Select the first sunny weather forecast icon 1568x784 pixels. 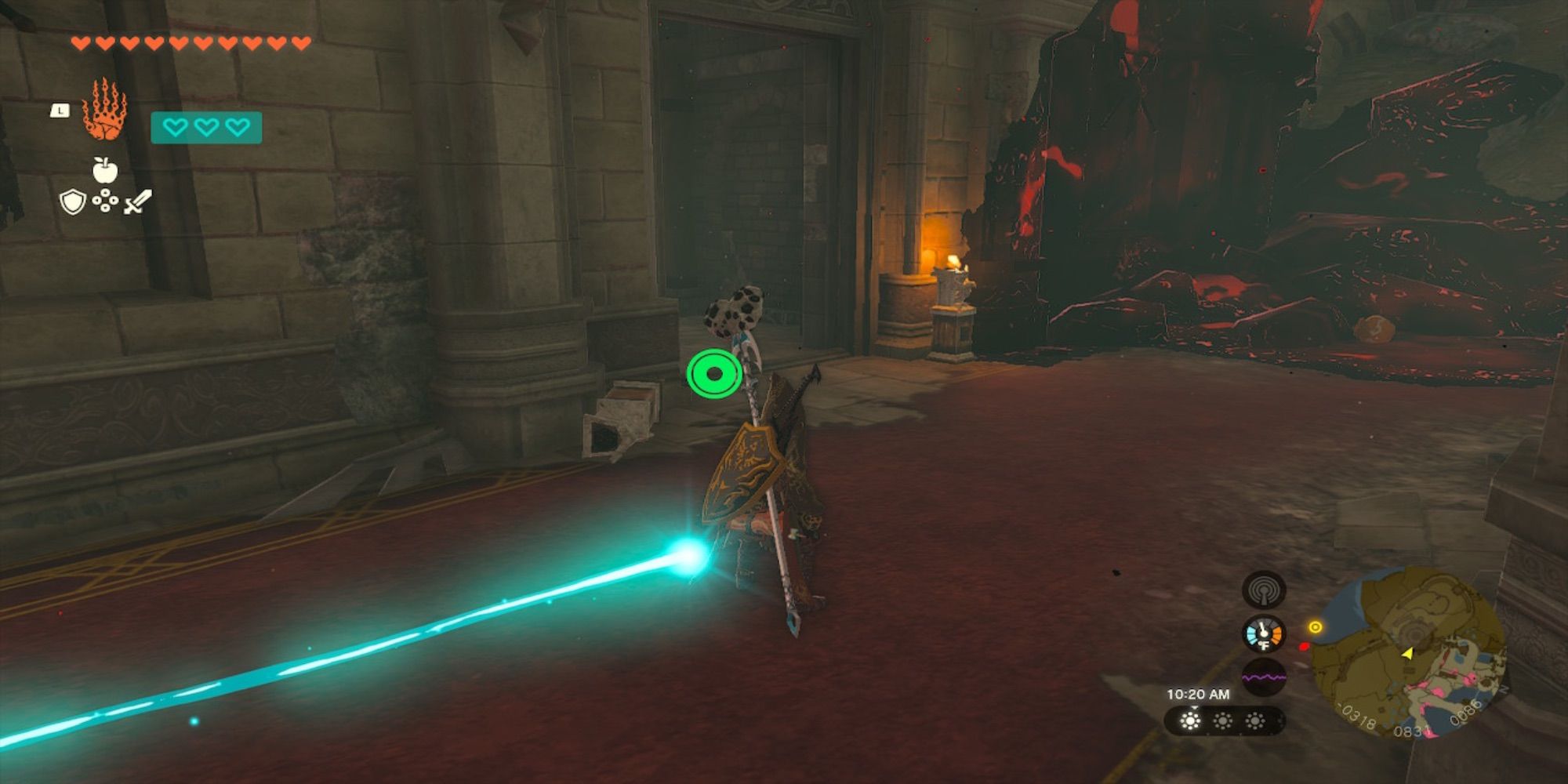[x=1190, y=721]
